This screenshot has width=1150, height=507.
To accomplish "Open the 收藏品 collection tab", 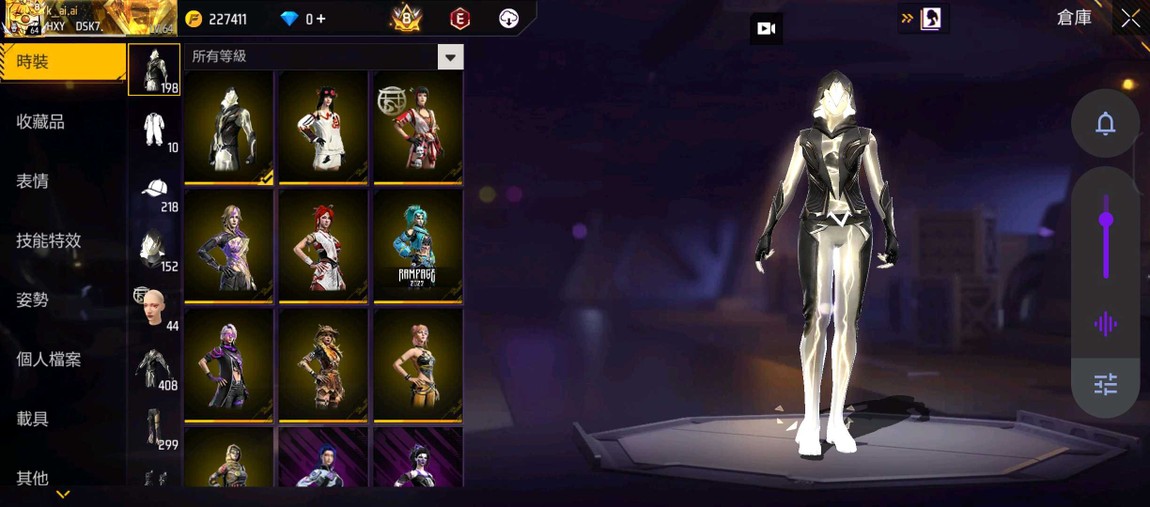I will point(41,122).
